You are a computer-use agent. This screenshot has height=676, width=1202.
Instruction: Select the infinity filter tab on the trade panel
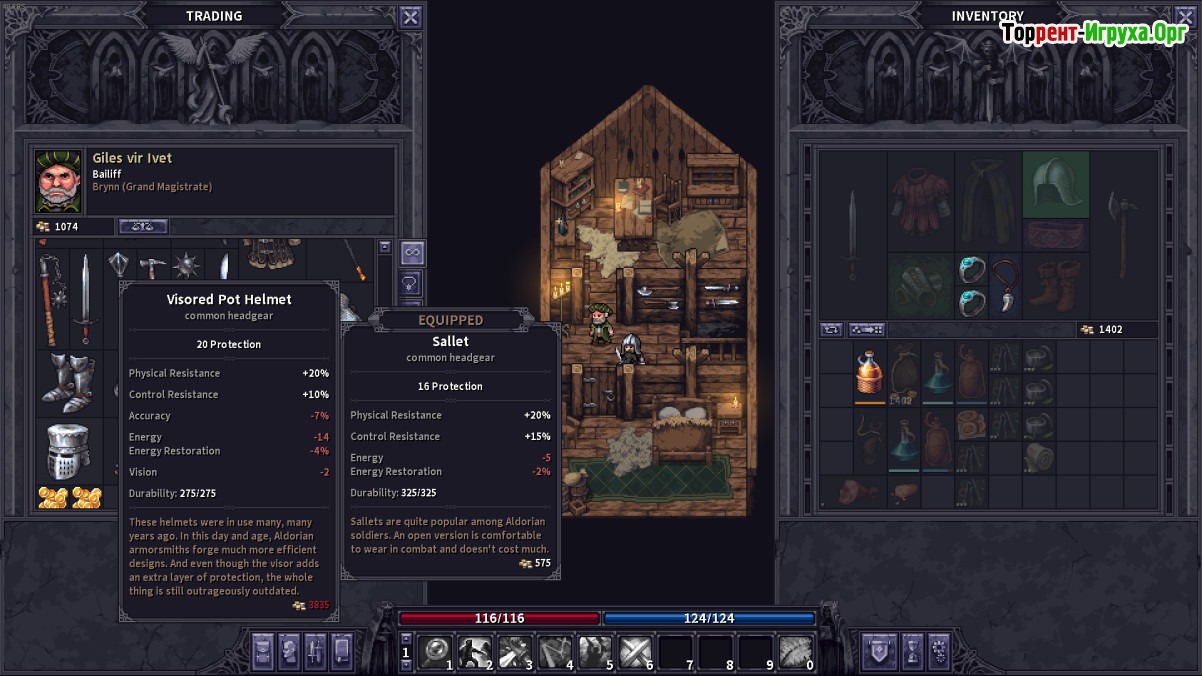tap(412, 251)
